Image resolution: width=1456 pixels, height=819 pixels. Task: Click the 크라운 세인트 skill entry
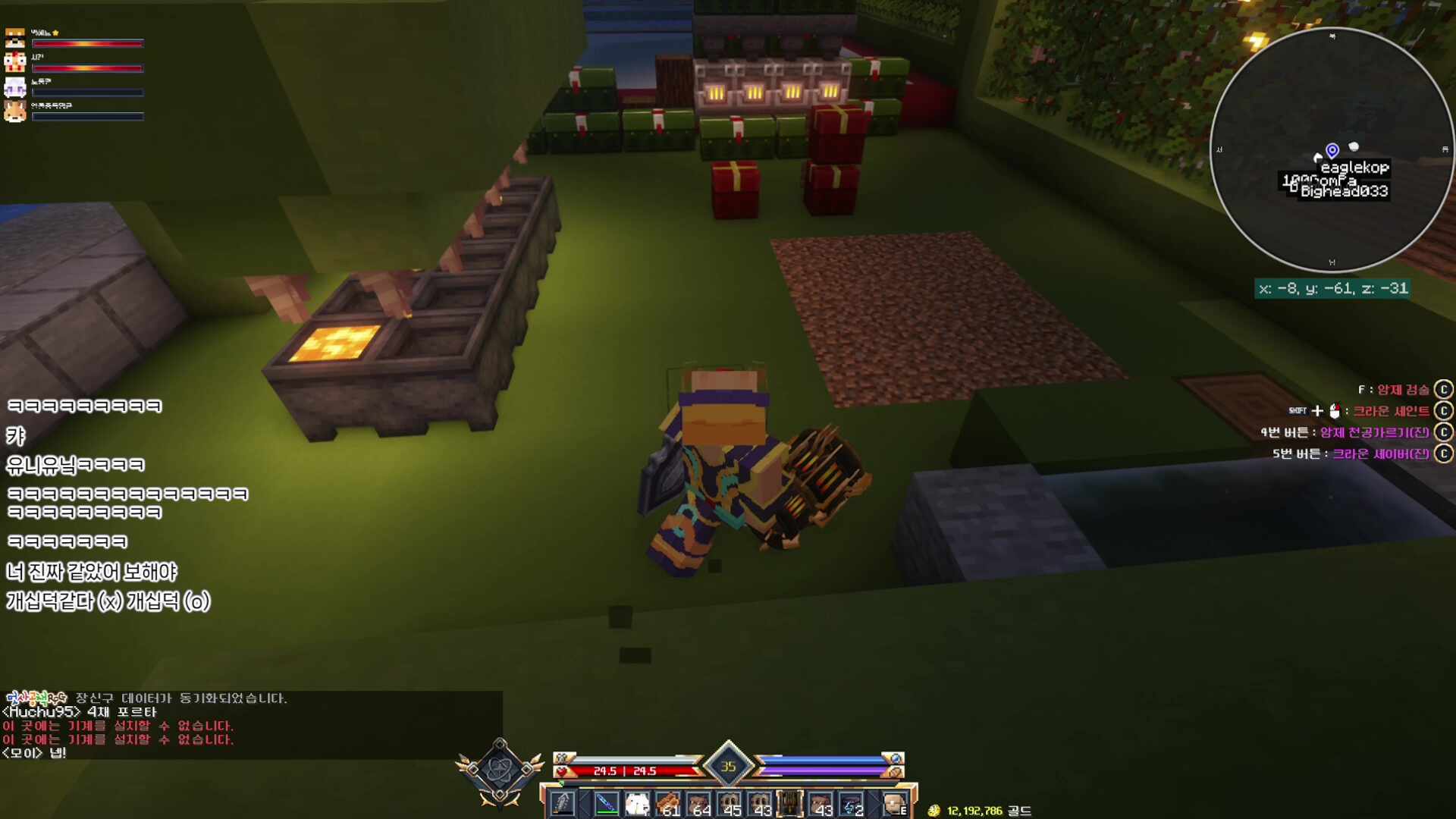[x=1391, y=411]
